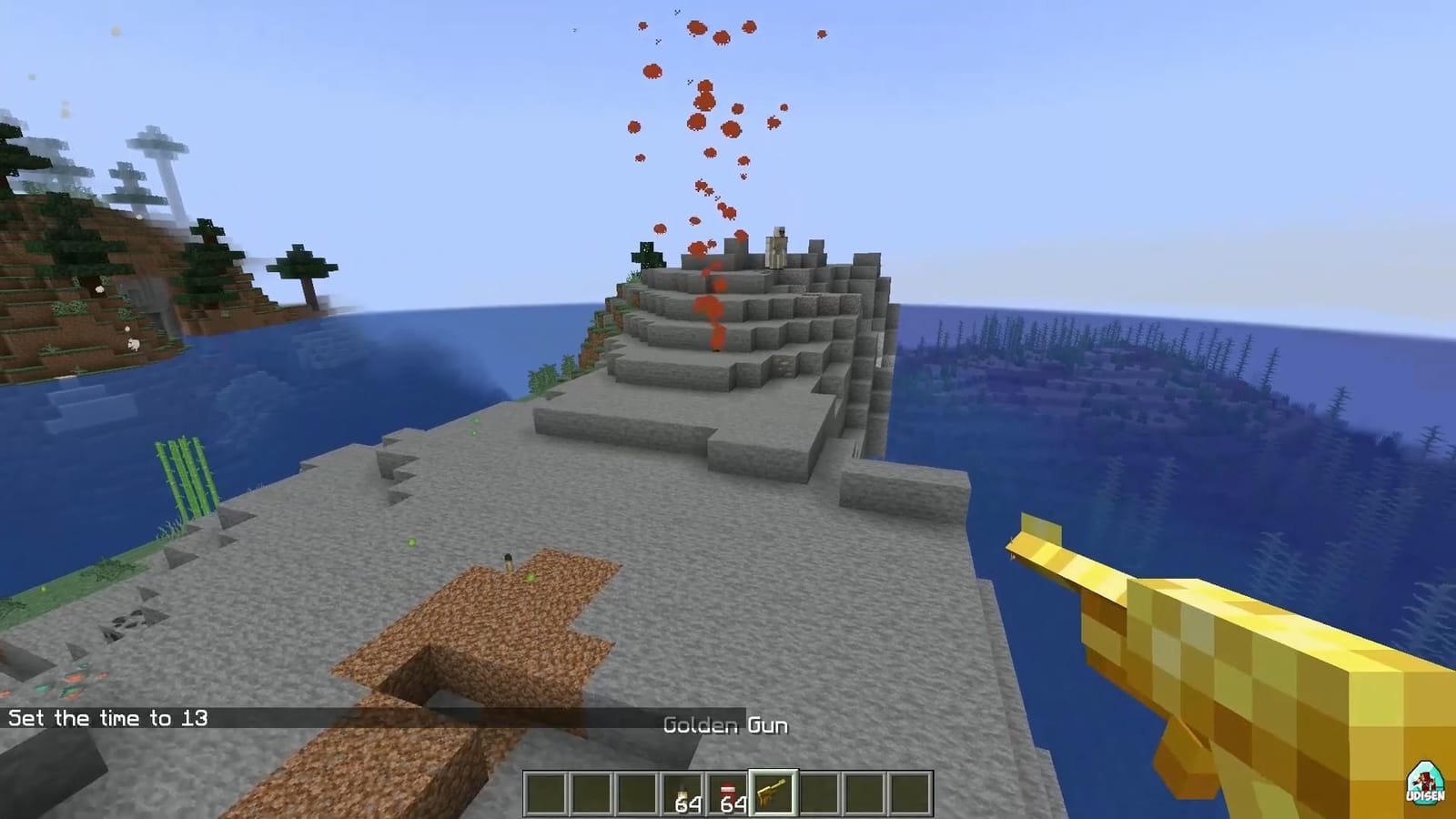Select the bullet ammo stack of 64
This screenshot has width=1456, height=819.
click(x=681, y=794)
